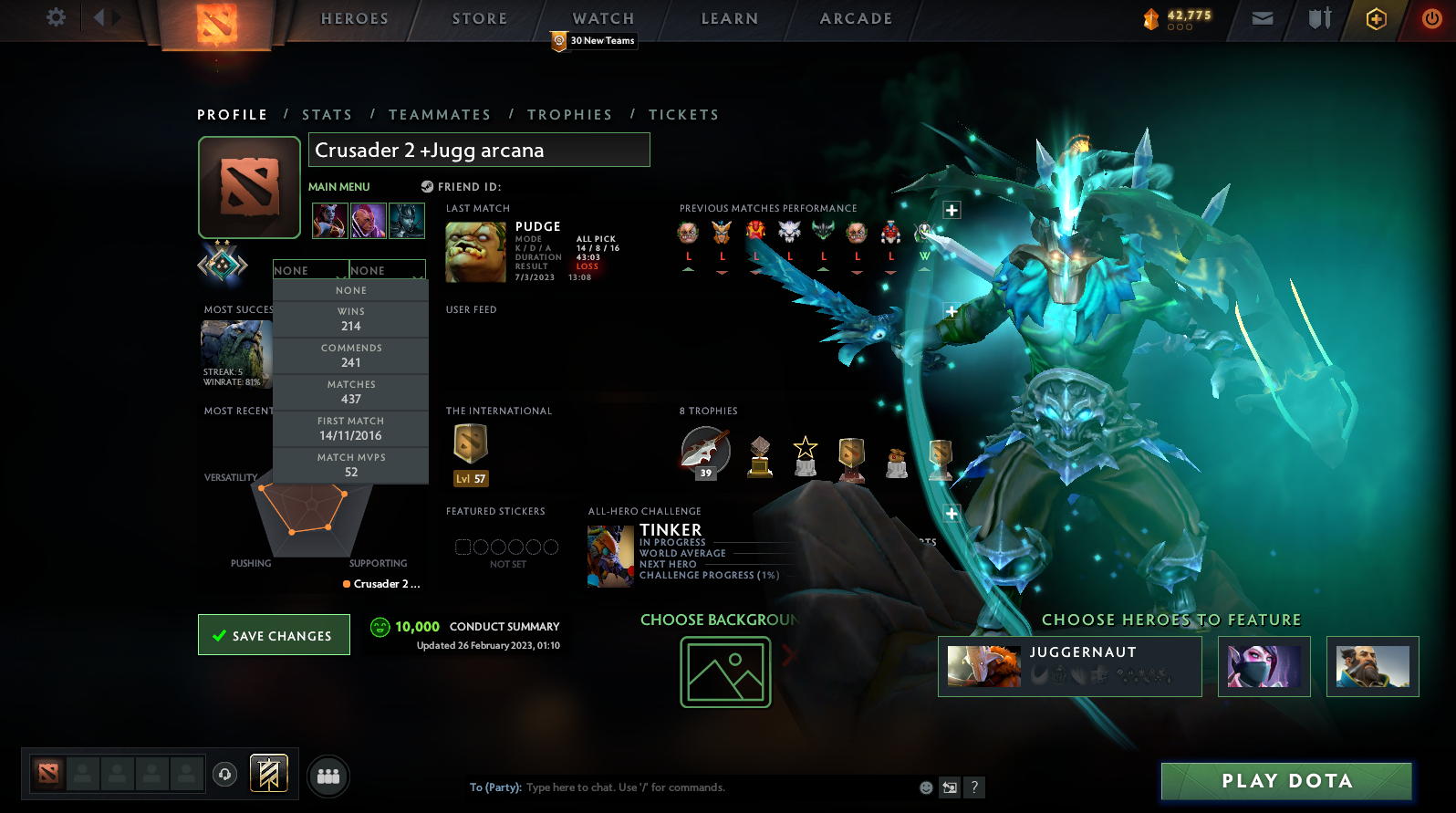Viewport: 1456px width, 813px height.
Task: Open settings with the gear icon
Action: [55, 17]
